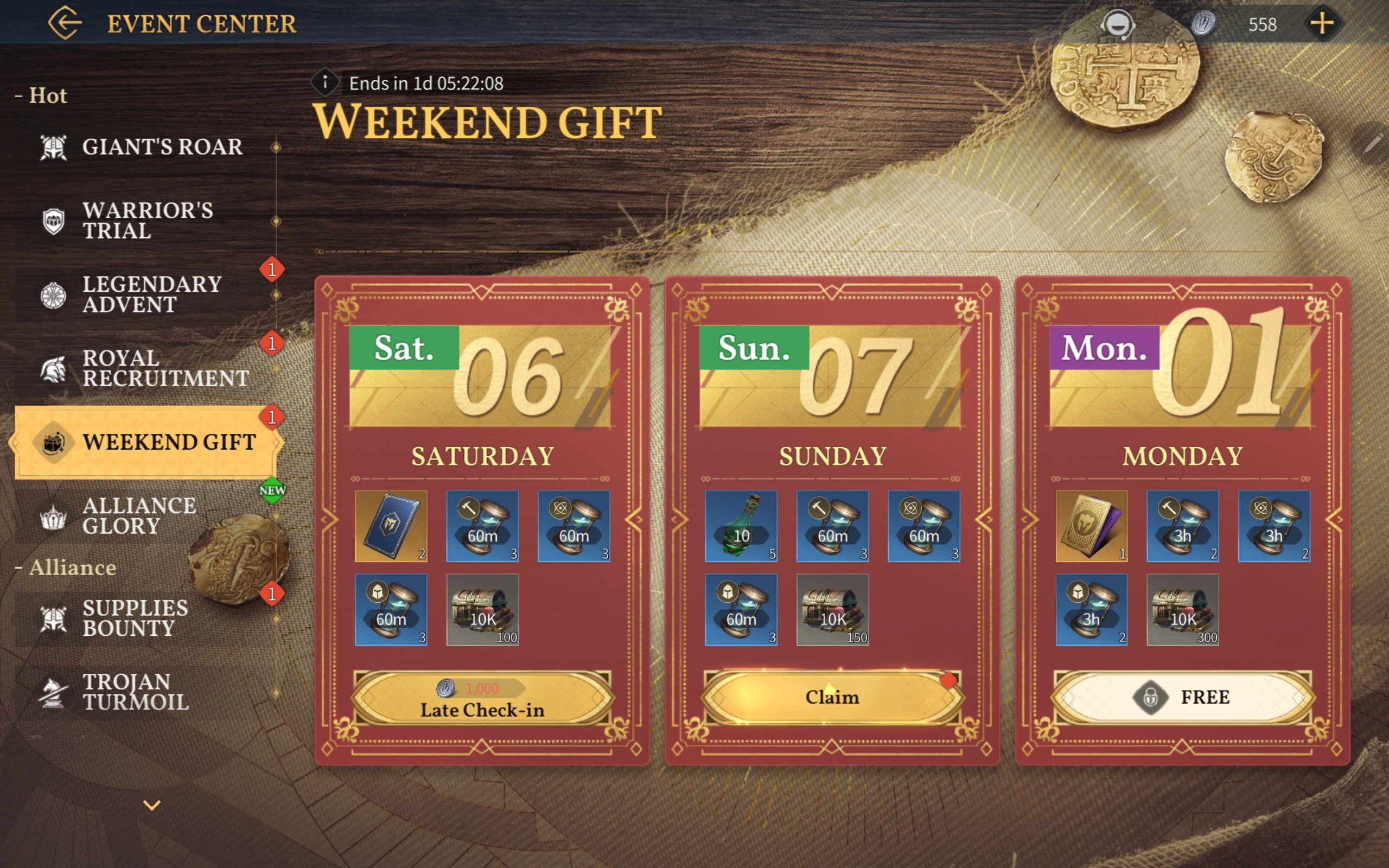Click the locked FREE Monday button
Screen dimensions: 1389x868
point(1182,698)
